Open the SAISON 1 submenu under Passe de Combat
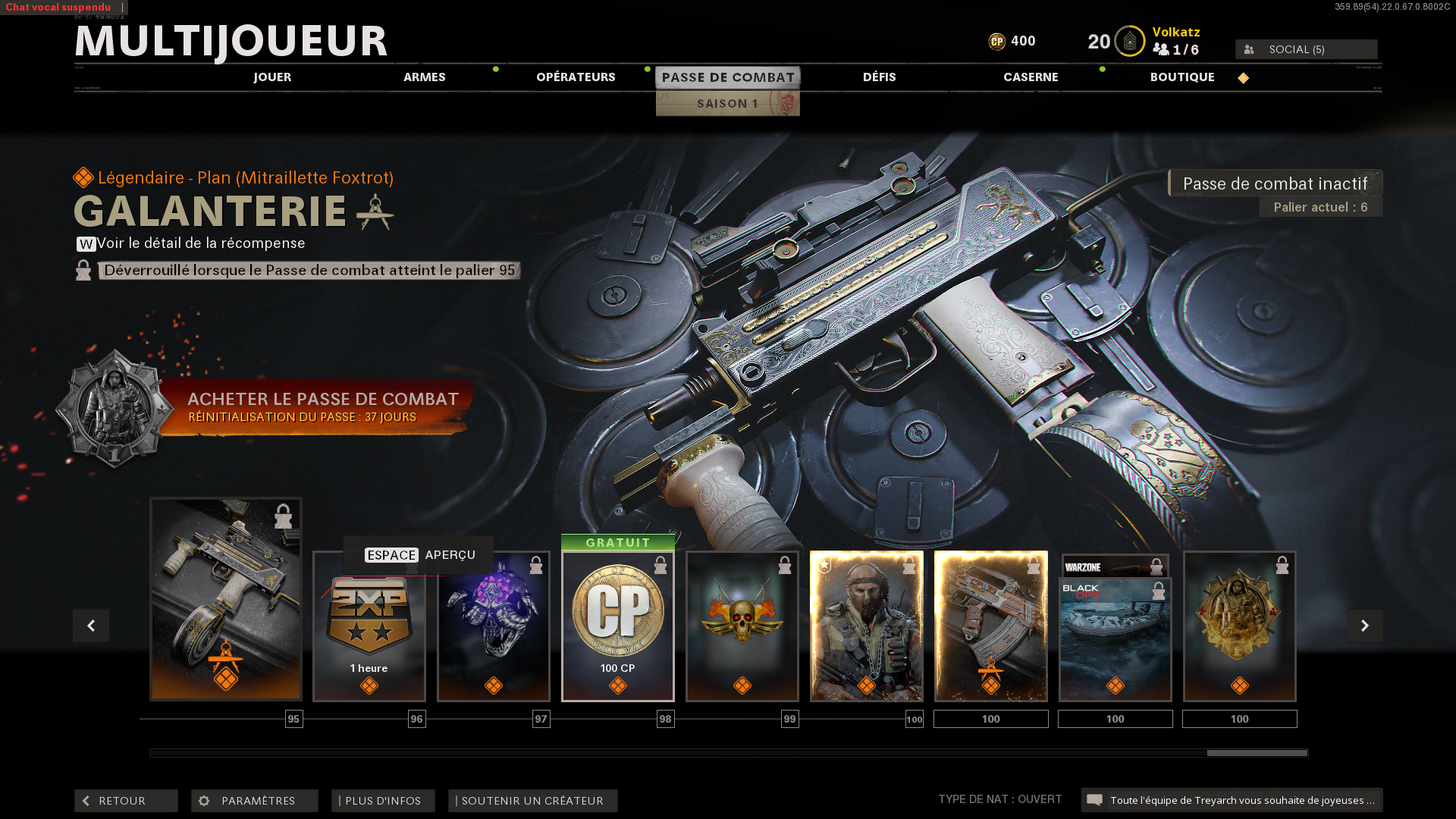1456x819 pixels. point(727,104)
